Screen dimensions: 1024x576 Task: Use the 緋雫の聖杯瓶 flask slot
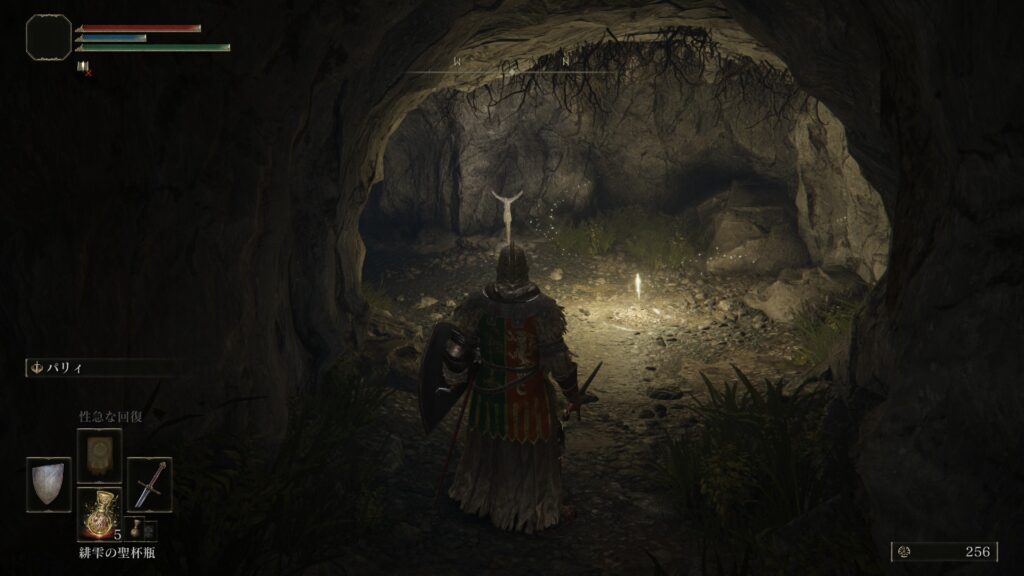(x=99, y=514)
